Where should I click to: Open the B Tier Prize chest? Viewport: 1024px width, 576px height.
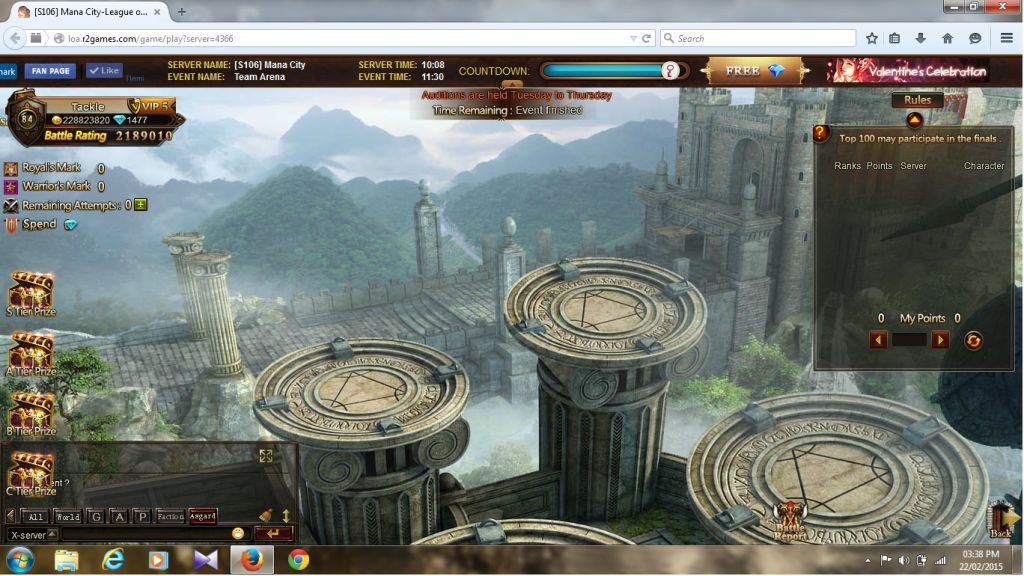pyautogui.click(x=30, y=412)
